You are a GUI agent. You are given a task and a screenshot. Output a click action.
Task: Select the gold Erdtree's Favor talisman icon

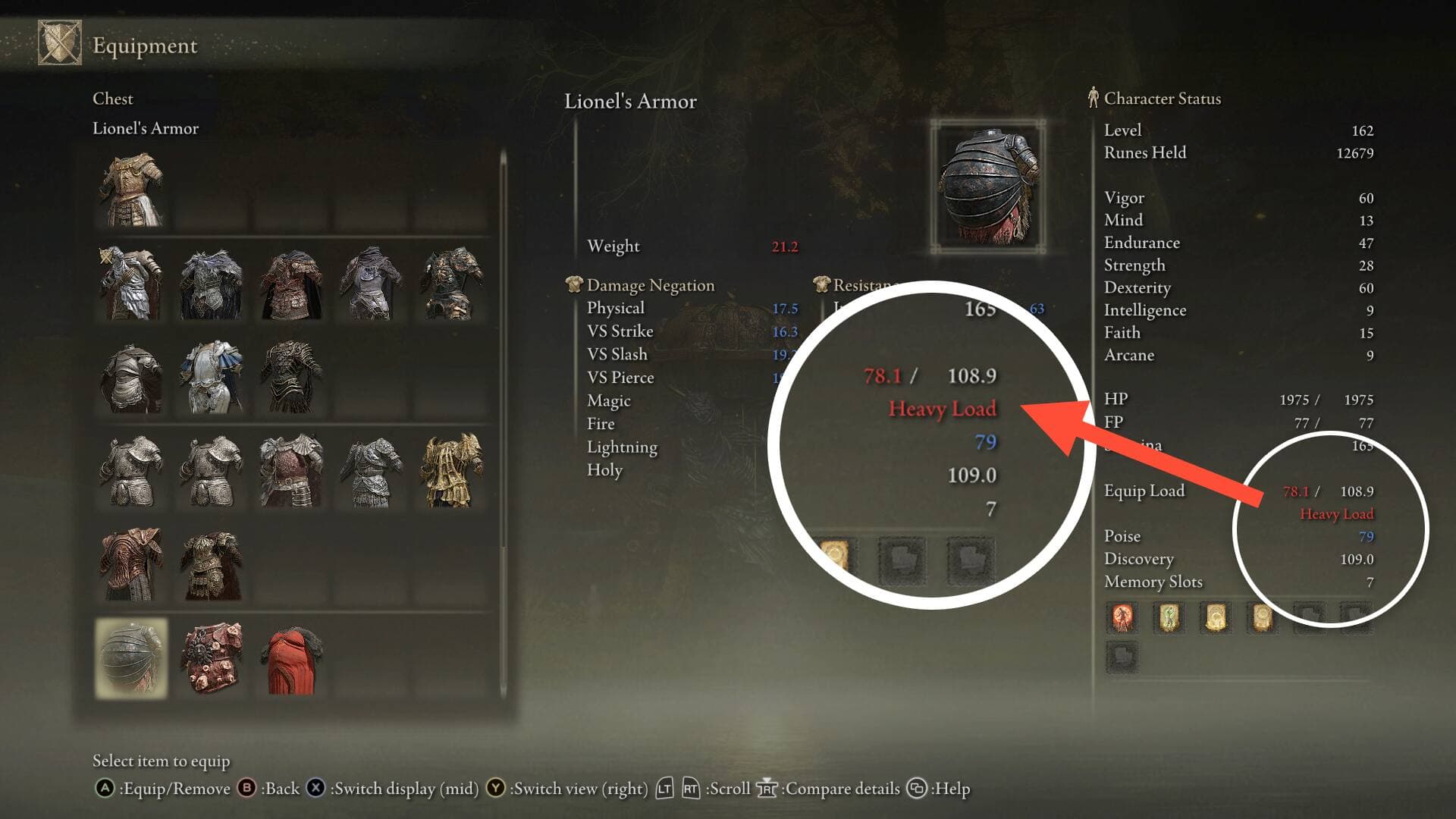pyautogui.click(x=1216, y=618)
